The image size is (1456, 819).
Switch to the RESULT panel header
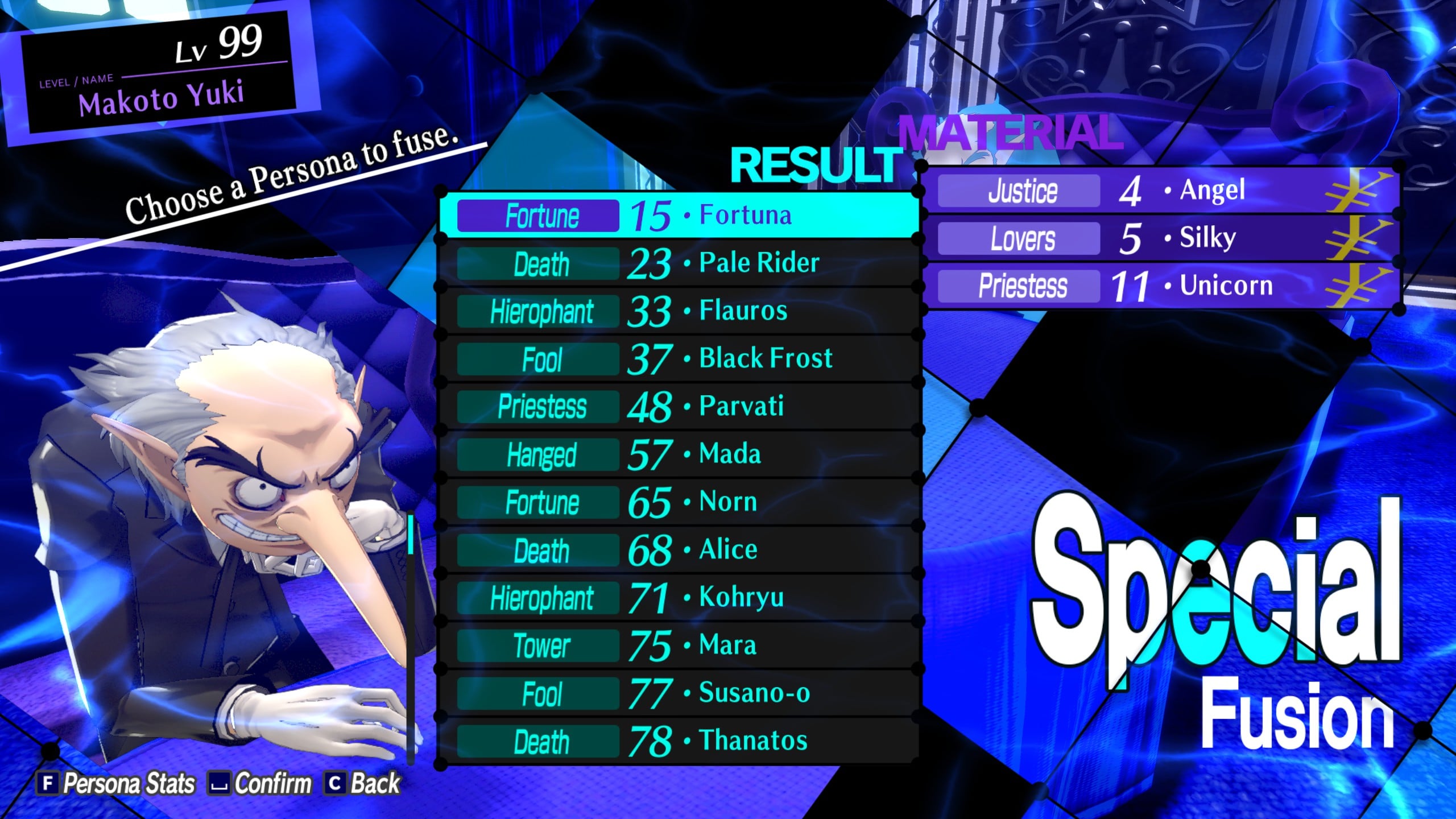click(813, 165)
